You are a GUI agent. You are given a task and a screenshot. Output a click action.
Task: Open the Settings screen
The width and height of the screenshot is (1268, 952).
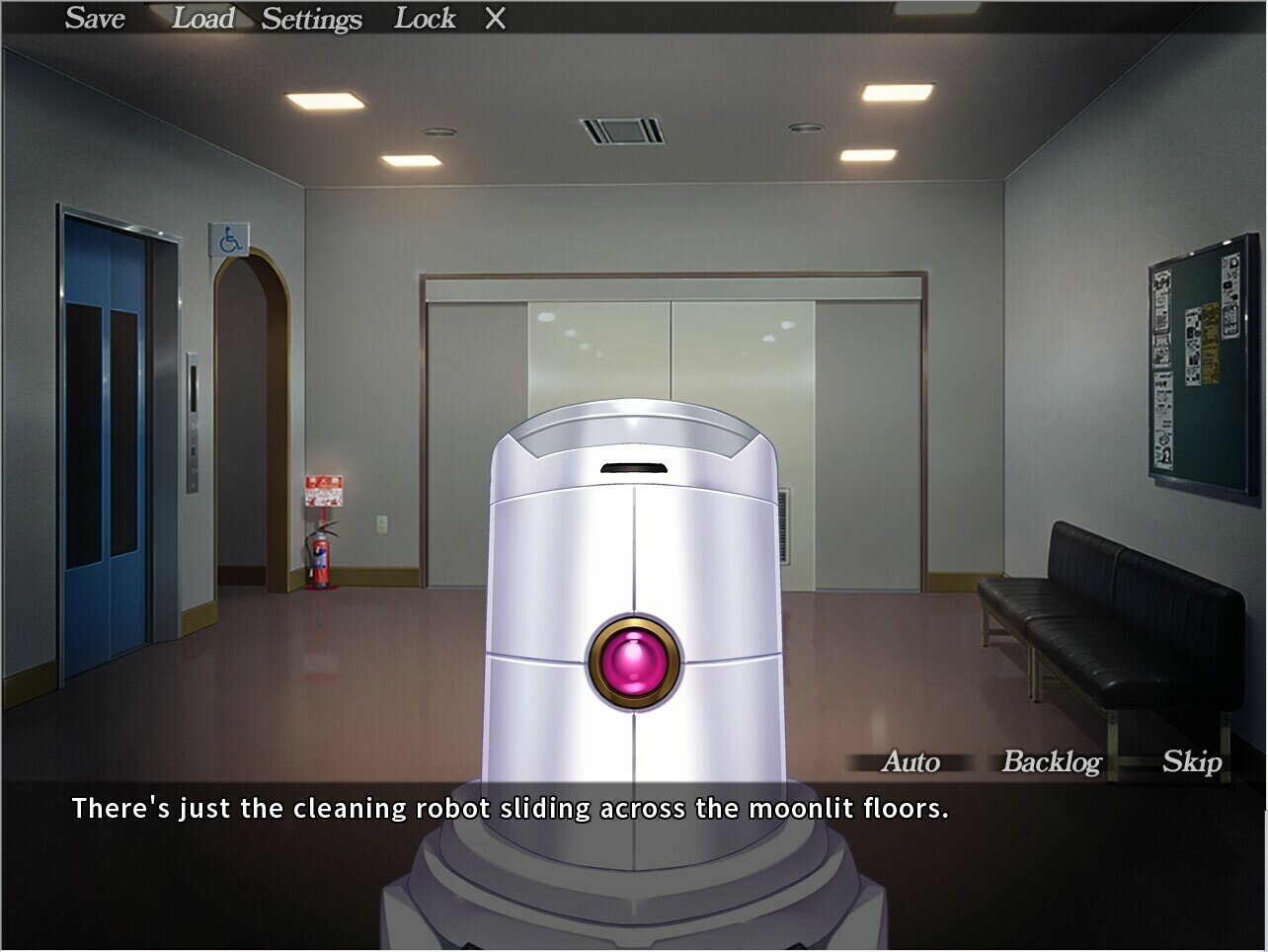pos(311,19)
